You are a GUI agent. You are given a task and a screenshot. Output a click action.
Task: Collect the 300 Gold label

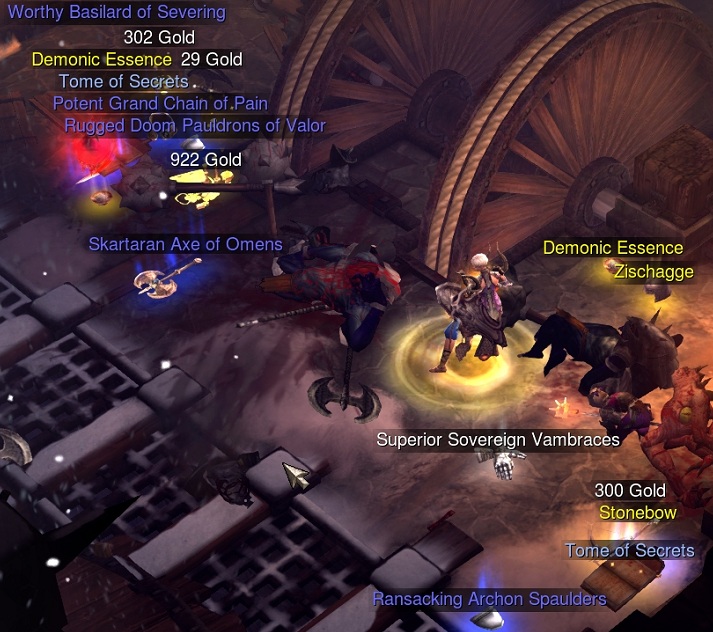[x=630, y=492]
